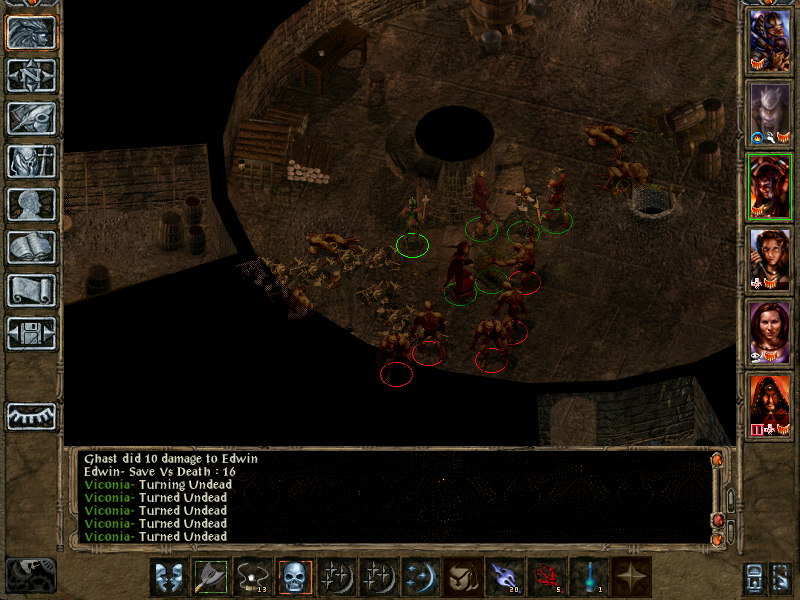Switch to the sling with 13 ammo
The height and width of the screenshot is (600, 800).
(x=253, y=577)
